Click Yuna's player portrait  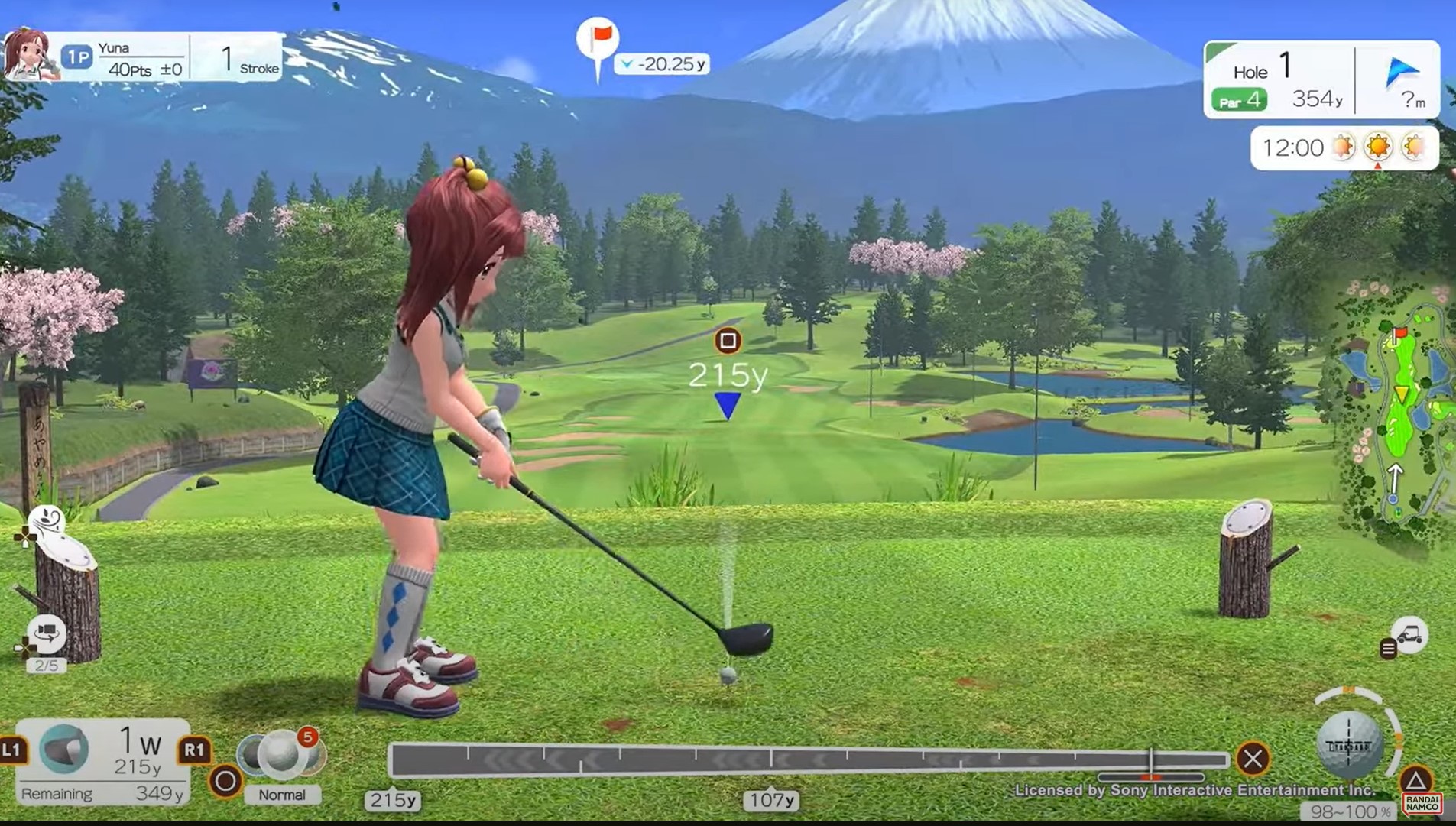28,54
